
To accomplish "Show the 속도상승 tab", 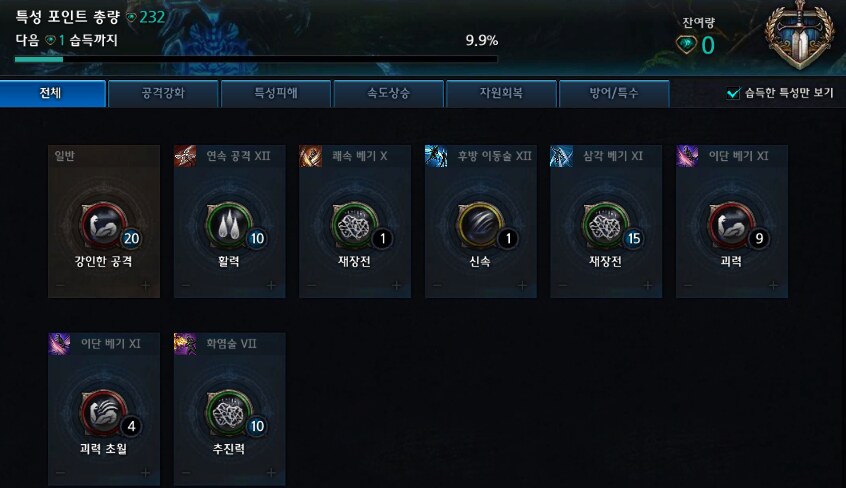I will coord(388,94).
